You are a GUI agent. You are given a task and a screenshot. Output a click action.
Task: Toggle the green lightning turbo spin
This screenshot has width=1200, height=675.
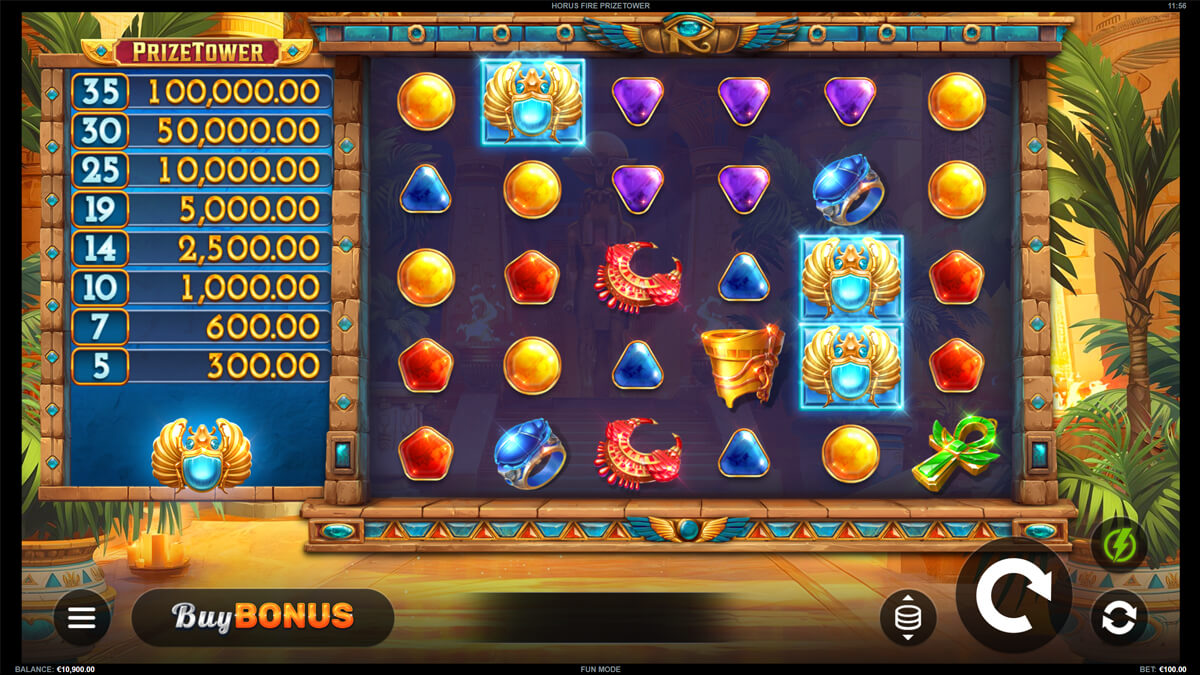pos(1118,547)
